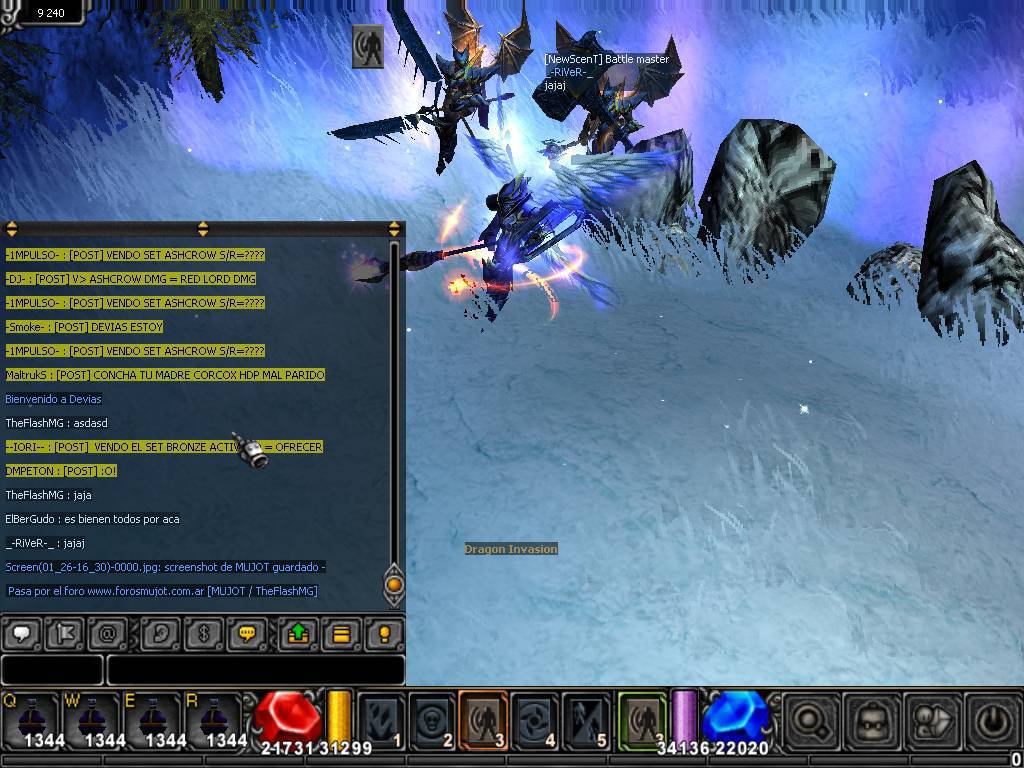The height and width of the screenshot is (768, 1024).
Task: Open the magnifying glass menu button
Action: tap(810, 719)
